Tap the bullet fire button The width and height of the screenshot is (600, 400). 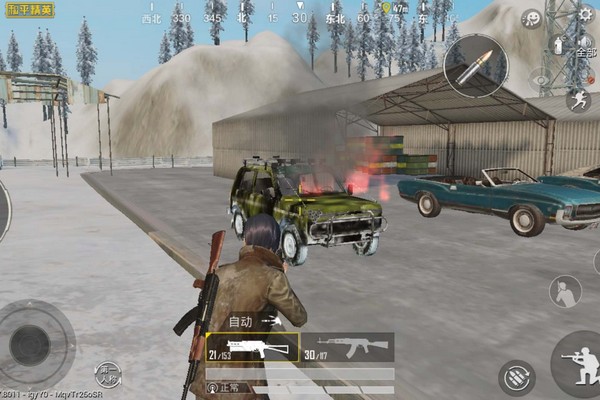point(475,66)
